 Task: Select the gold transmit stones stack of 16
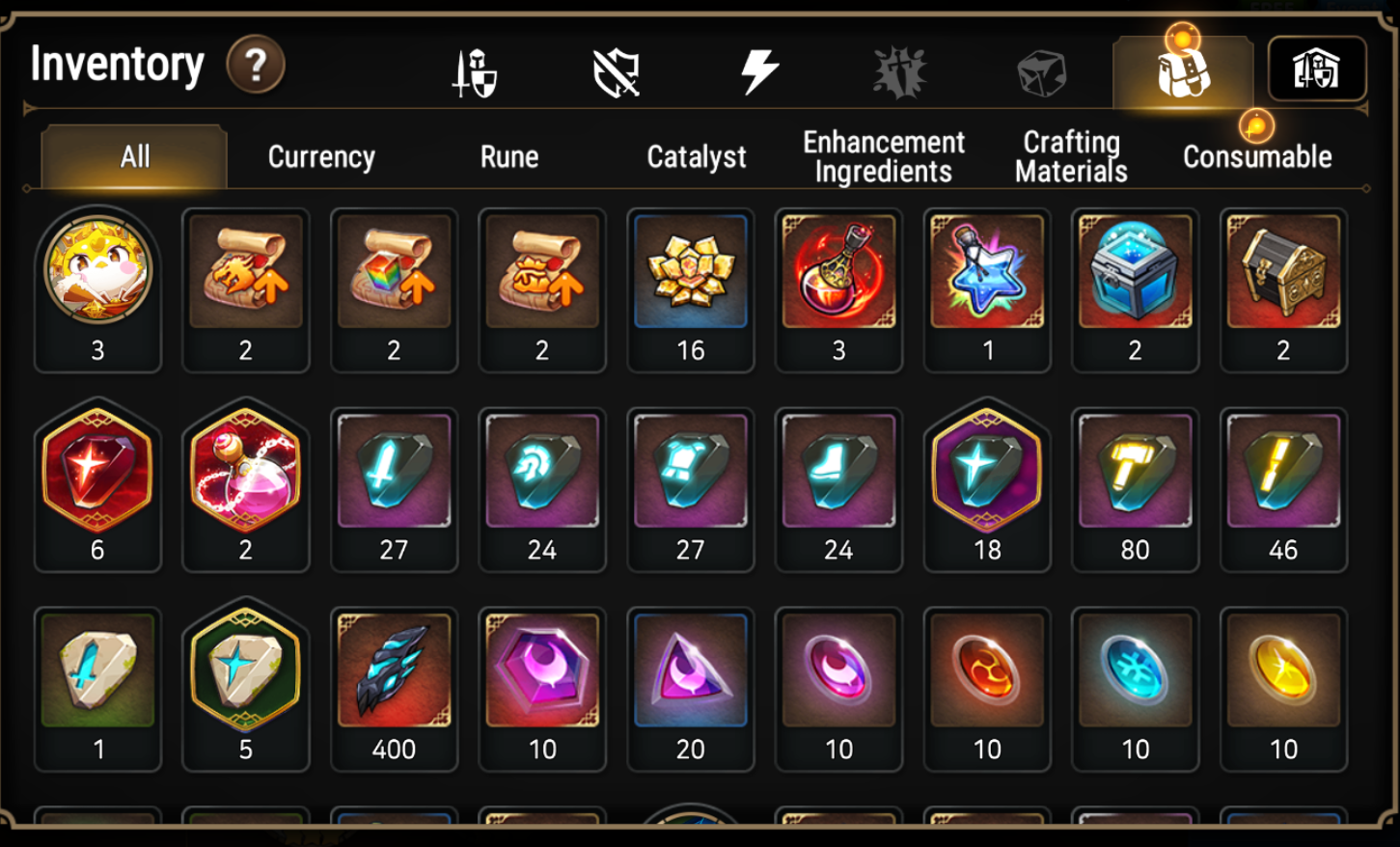pos(691,271)
